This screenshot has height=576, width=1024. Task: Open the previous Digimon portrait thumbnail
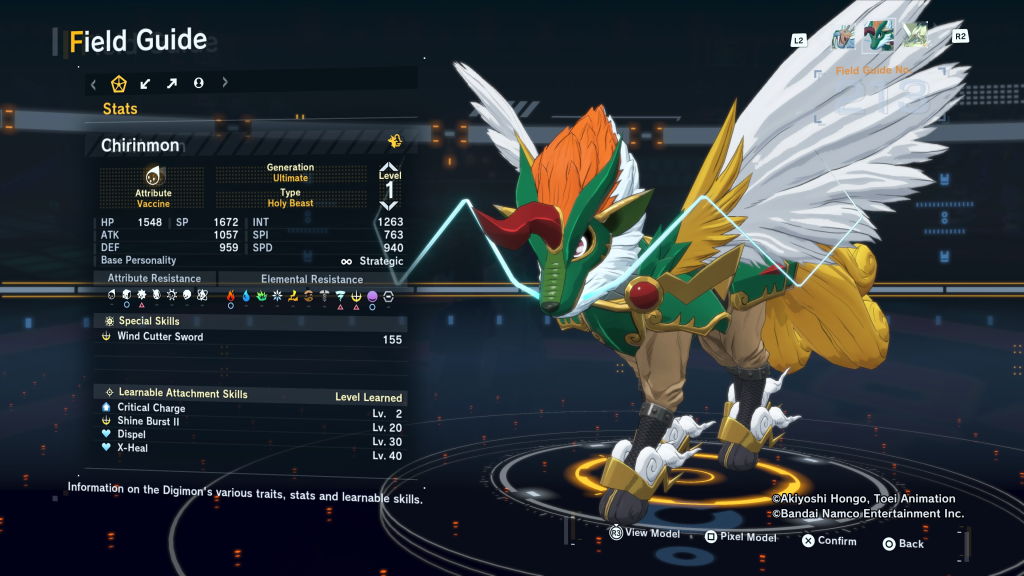(844, 37)
